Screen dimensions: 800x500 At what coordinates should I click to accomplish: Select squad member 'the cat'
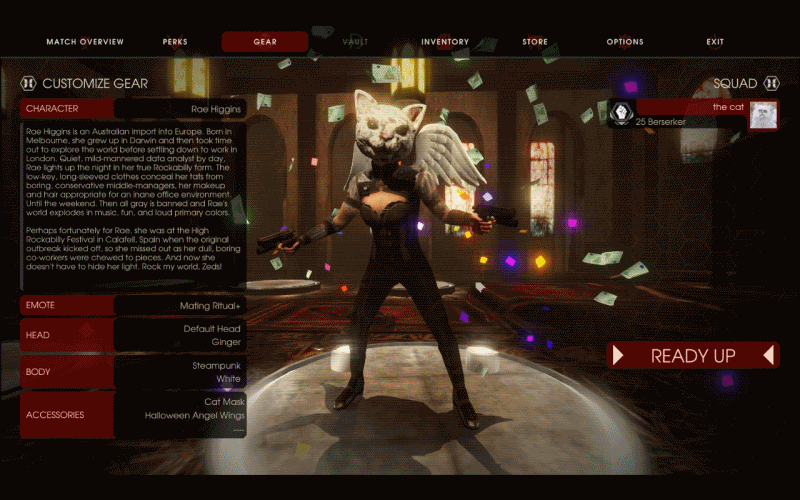tap(690, 107)
